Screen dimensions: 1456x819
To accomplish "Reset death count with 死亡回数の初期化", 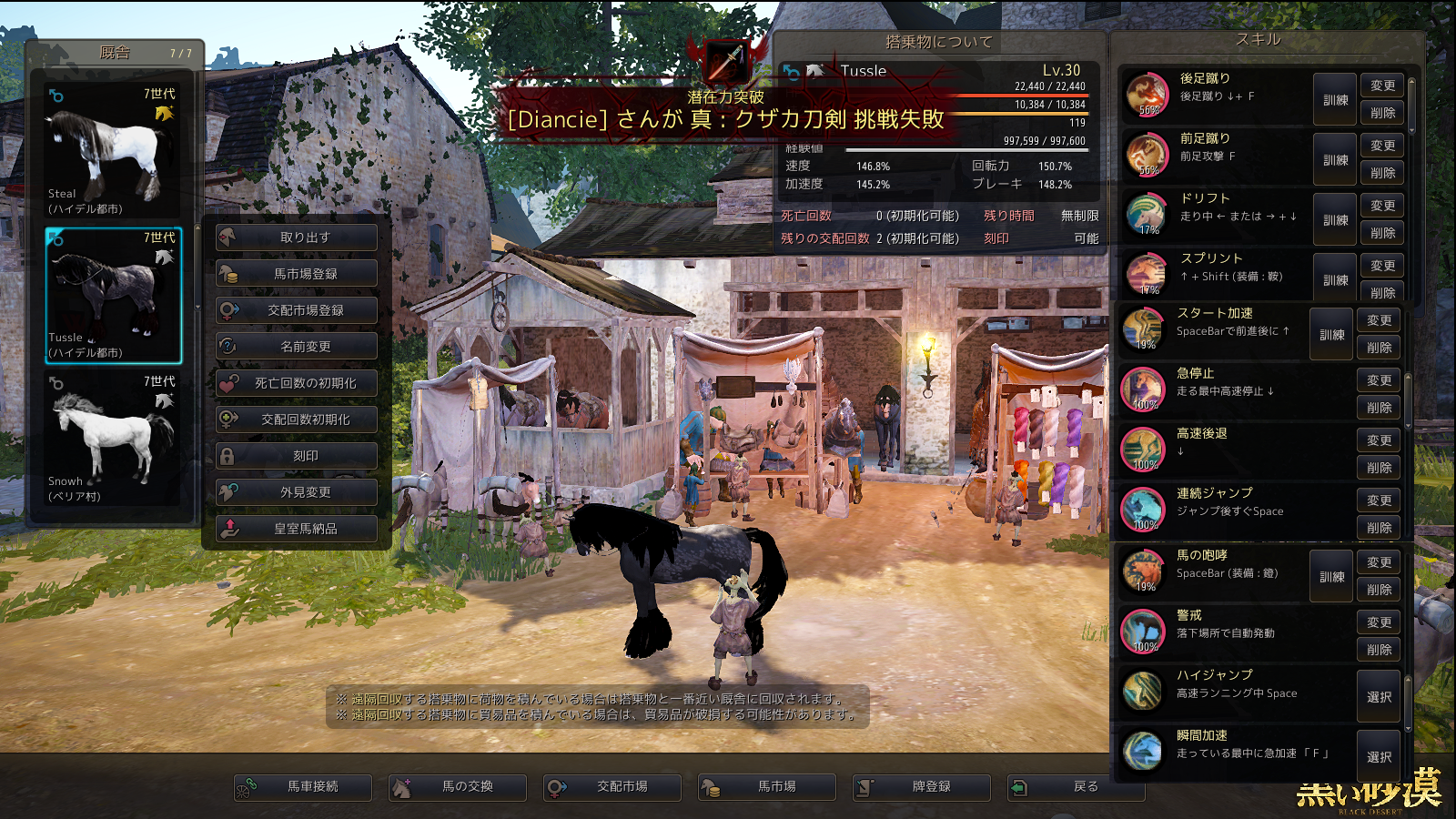I will pyautogui.click(x=297, y=383).
